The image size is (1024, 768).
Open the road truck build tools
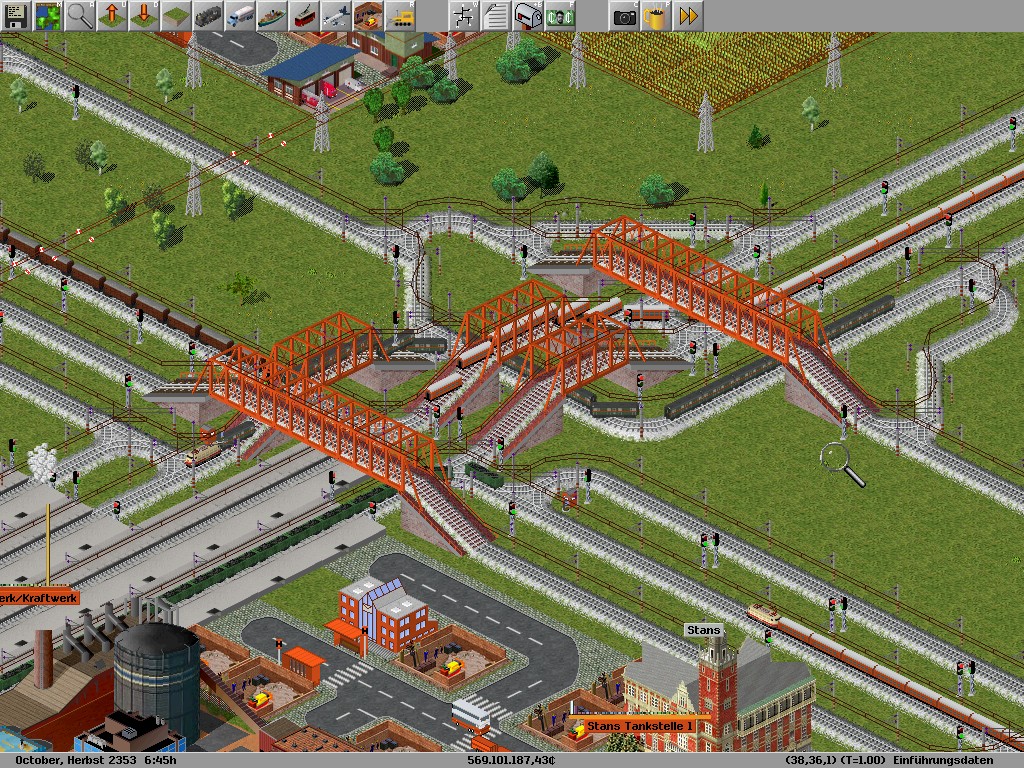(240, 15)
